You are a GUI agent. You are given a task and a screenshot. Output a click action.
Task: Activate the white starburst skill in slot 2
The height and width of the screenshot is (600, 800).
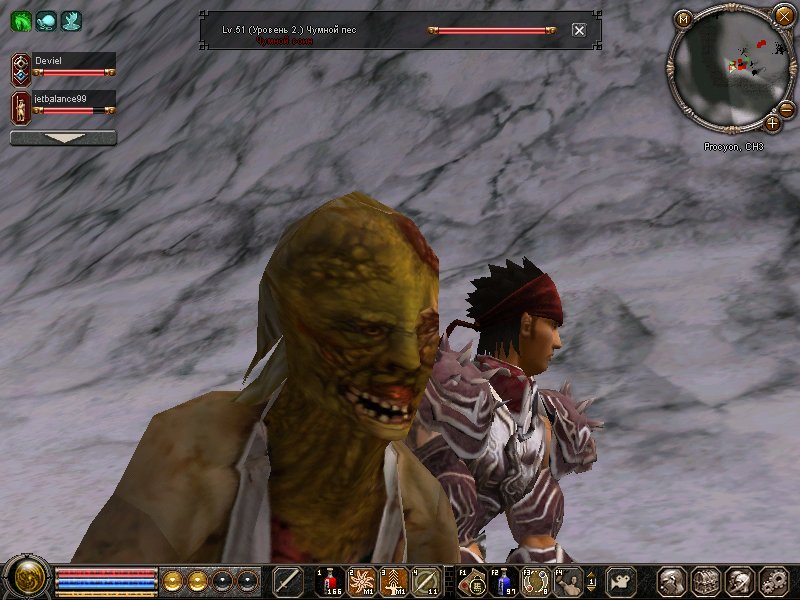(361, 581)
